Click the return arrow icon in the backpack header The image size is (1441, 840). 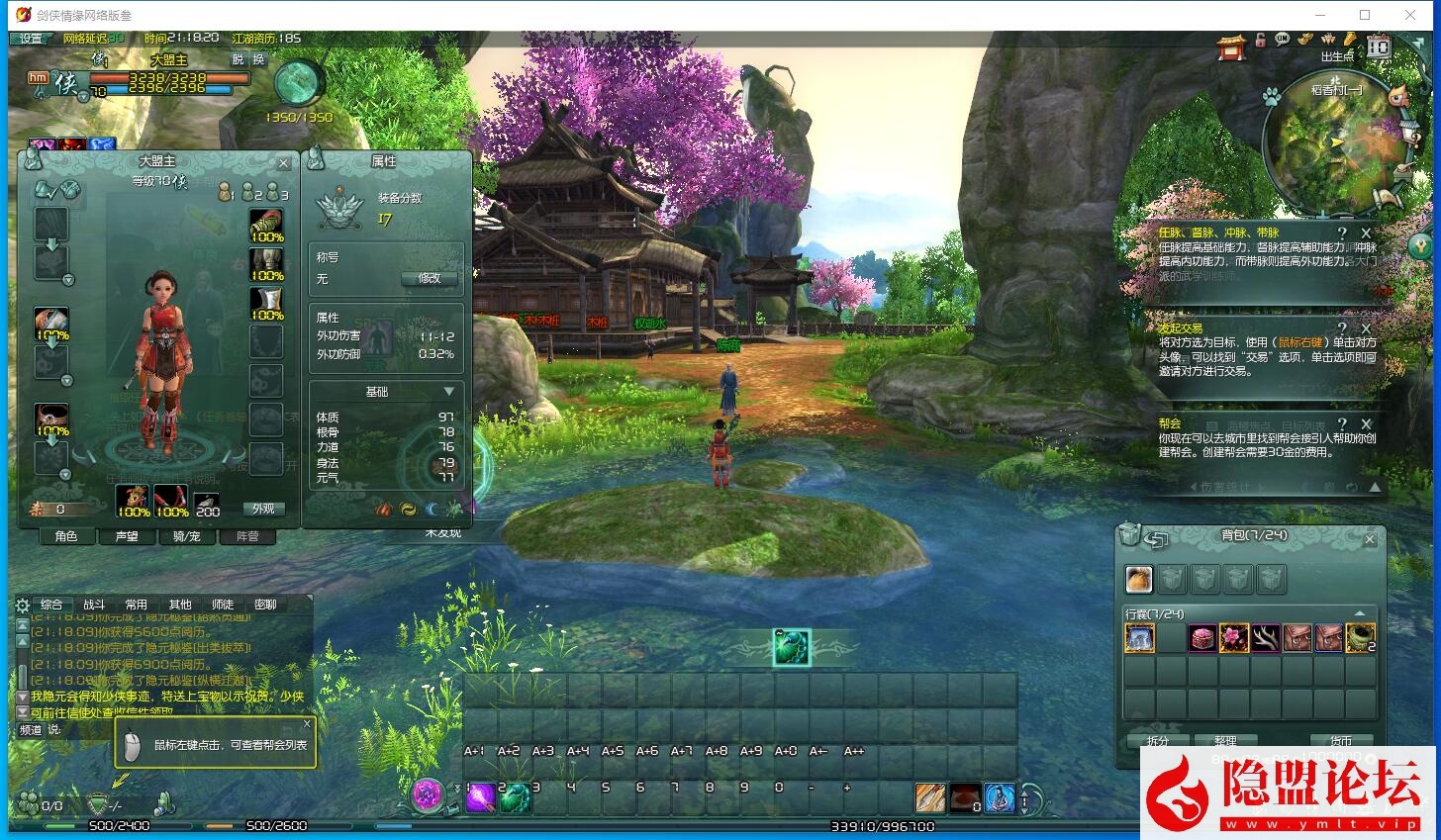coord(1156,537)
